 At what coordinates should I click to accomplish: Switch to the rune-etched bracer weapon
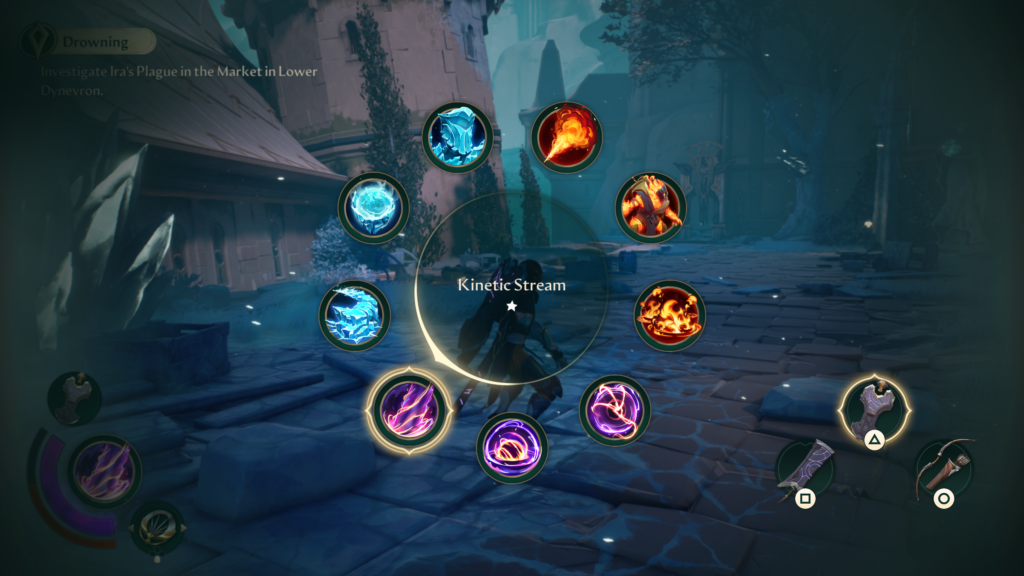805,470
